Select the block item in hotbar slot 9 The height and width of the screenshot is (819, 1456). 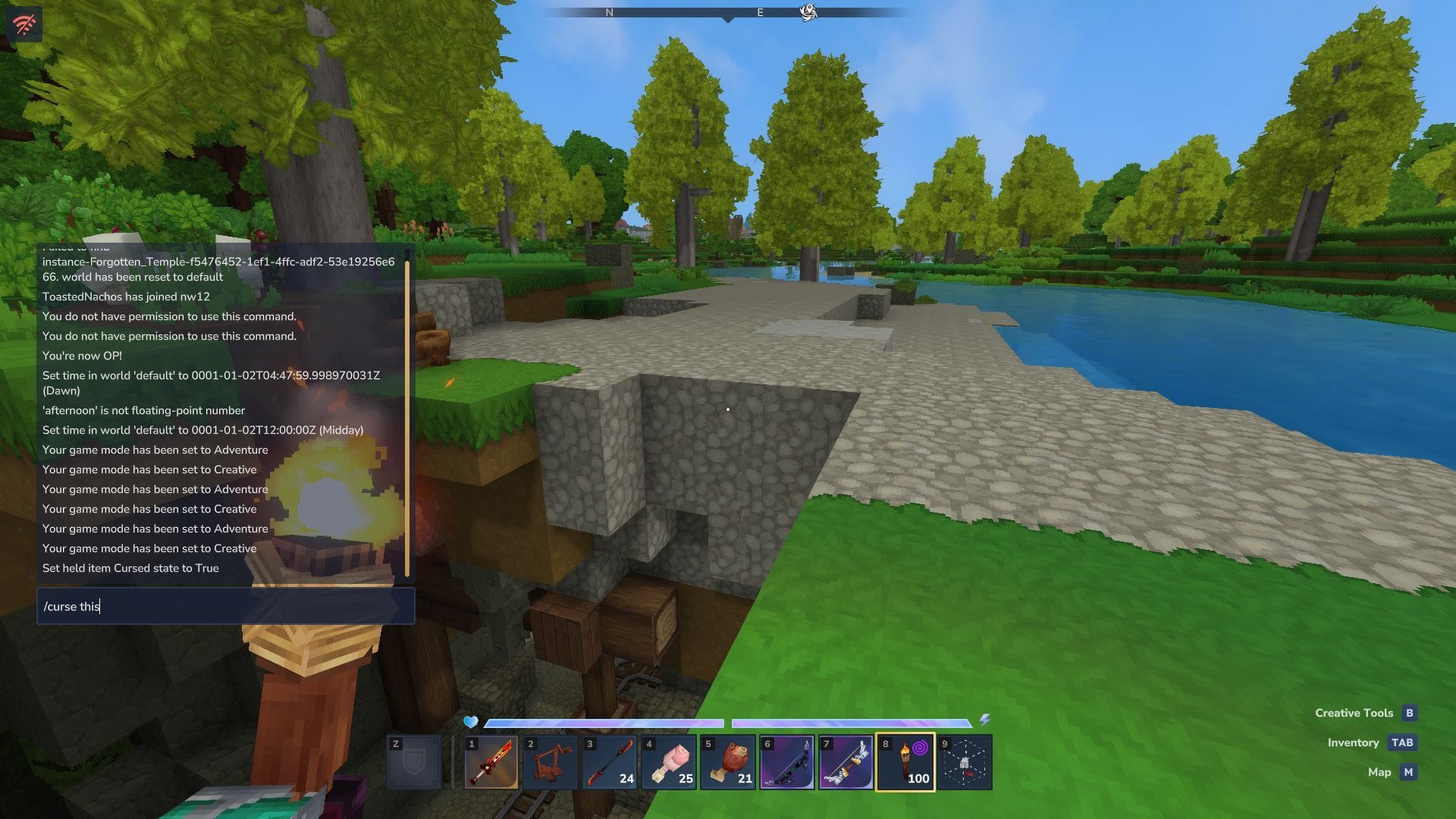tap(965, 762)
